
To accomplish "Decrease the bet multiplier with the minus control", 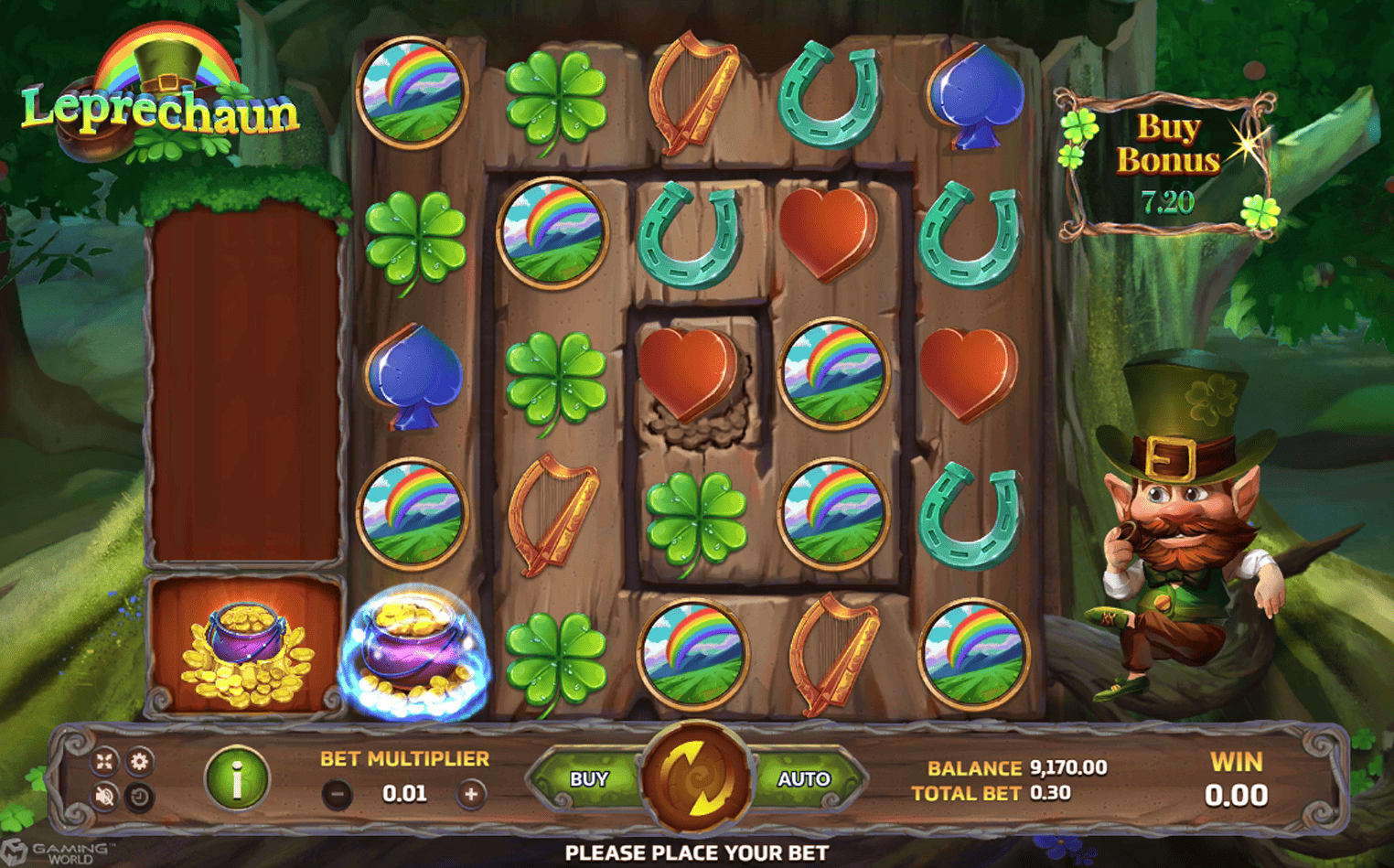I will pyautogui.click(x=338, y=793).
